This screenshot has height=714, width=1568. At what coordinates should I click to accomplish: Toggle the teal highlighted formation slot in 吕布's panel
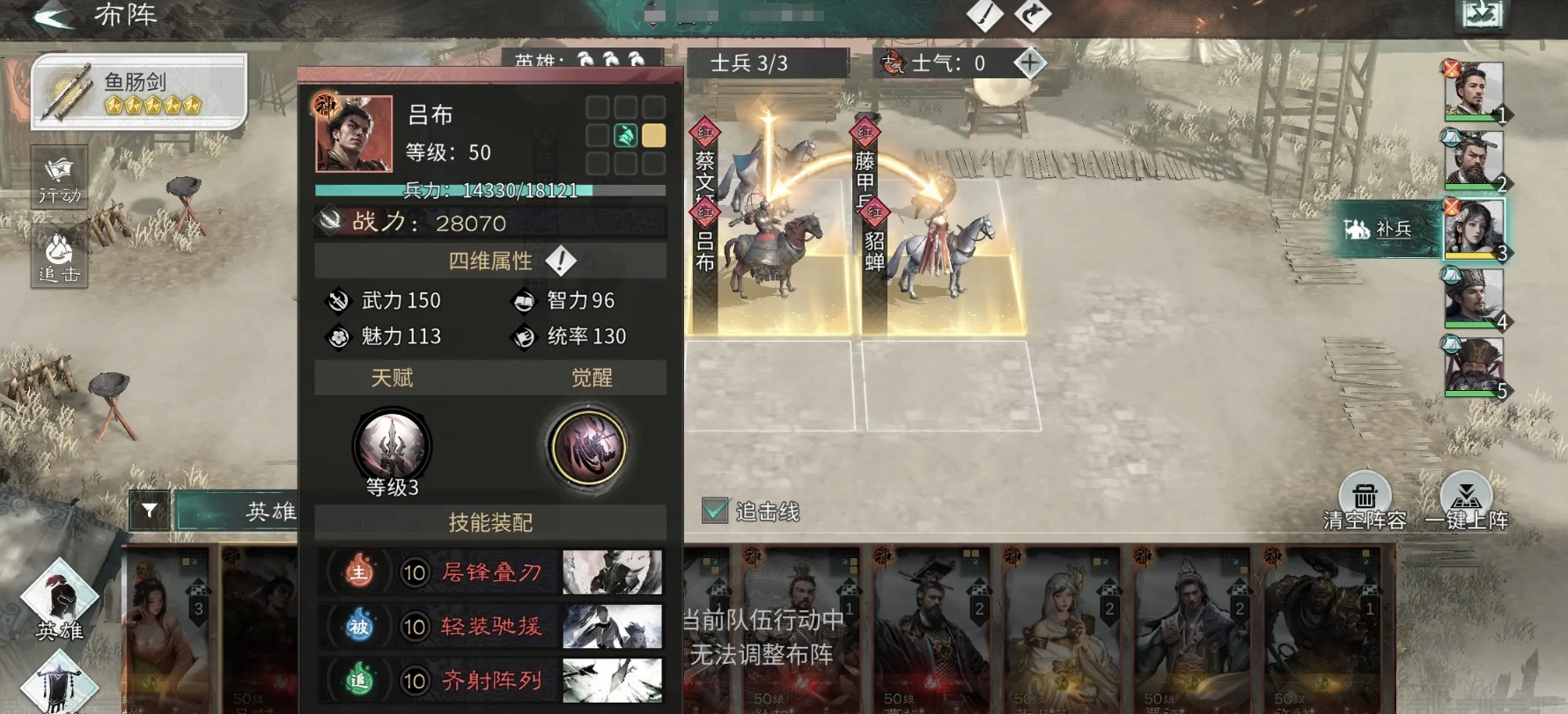click(x=625, y=134)
